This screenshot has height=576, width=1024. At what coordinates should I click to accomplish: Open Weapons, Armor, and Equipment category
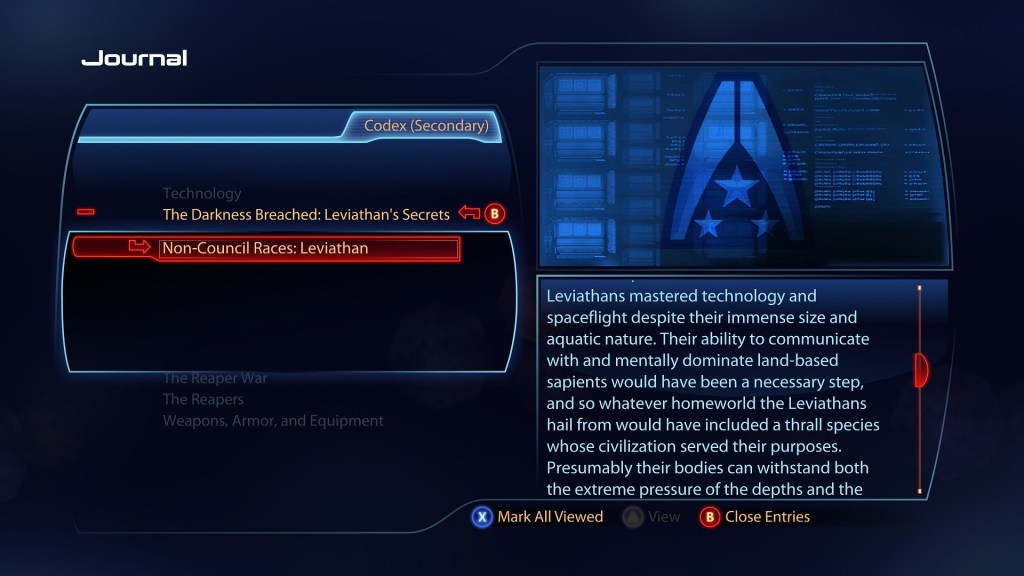[x=273, y=421]
